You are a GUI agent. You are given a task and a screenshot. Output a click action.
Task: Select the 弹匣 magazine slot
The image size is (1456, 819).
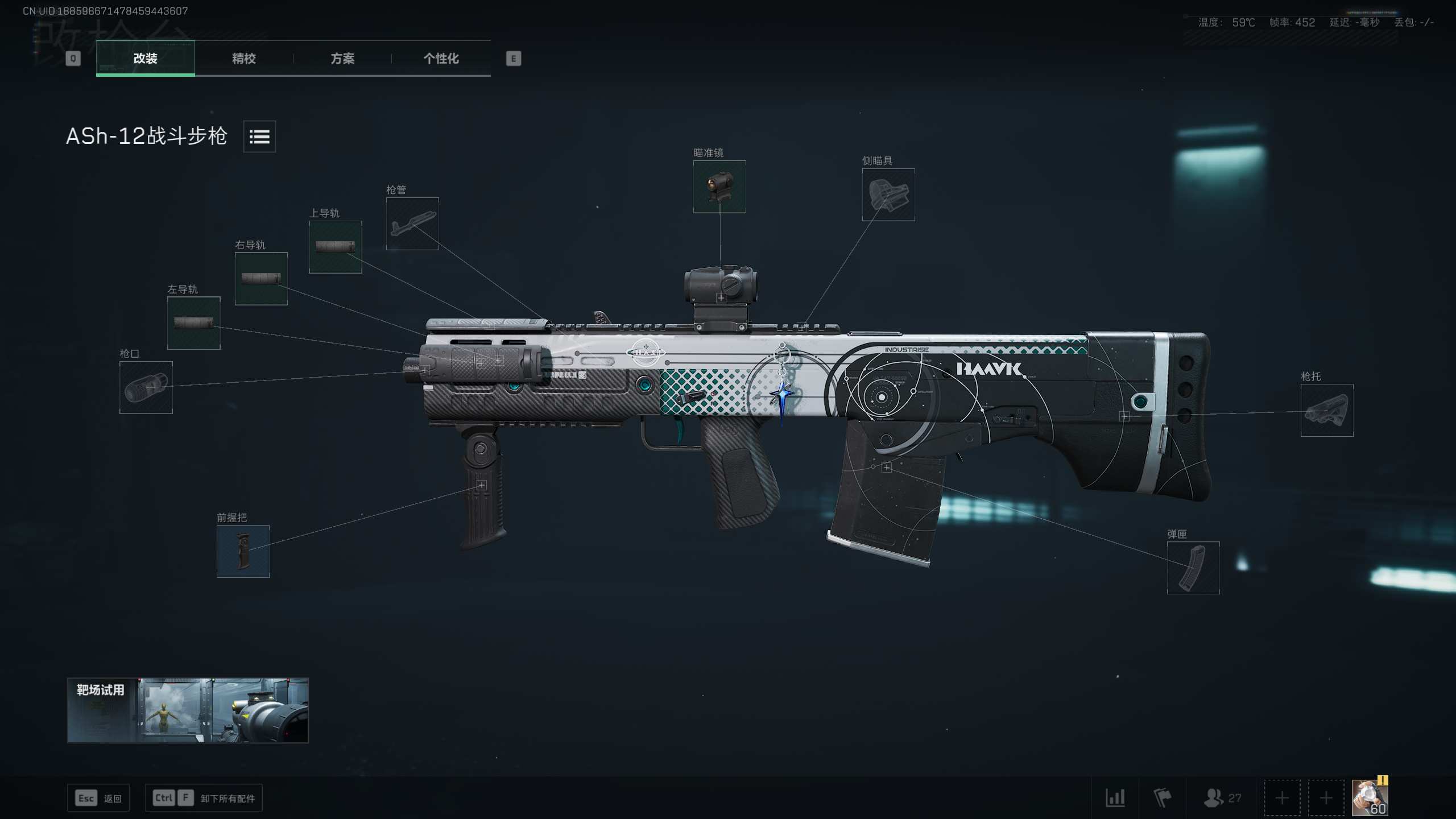click(1193, 568)
